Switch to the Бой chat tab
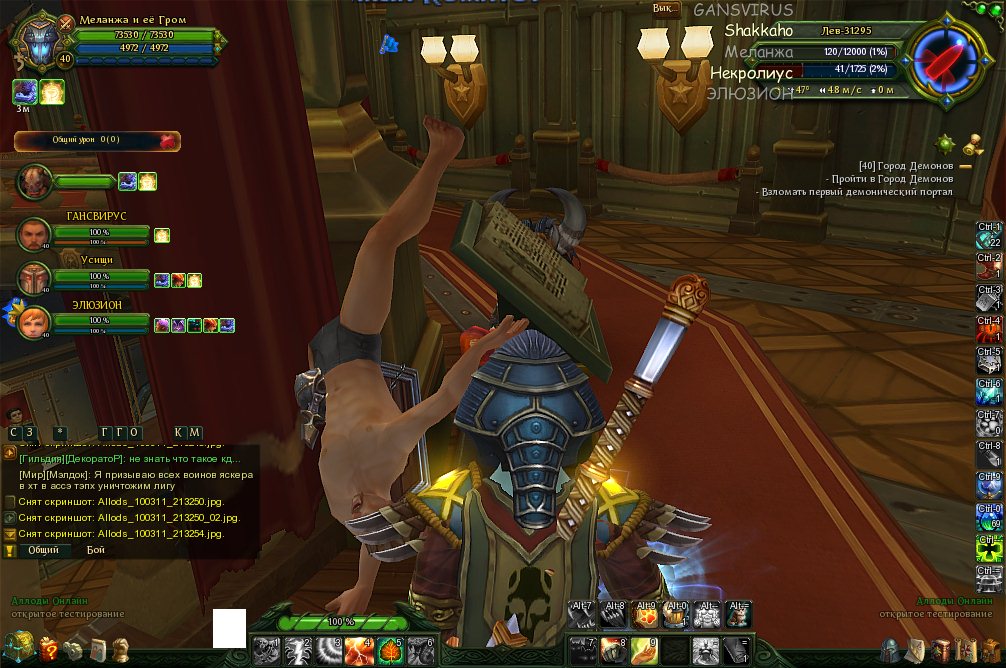Image resolution: width=1006 pixels, height=668 pixels. click(x=95, y=550)
